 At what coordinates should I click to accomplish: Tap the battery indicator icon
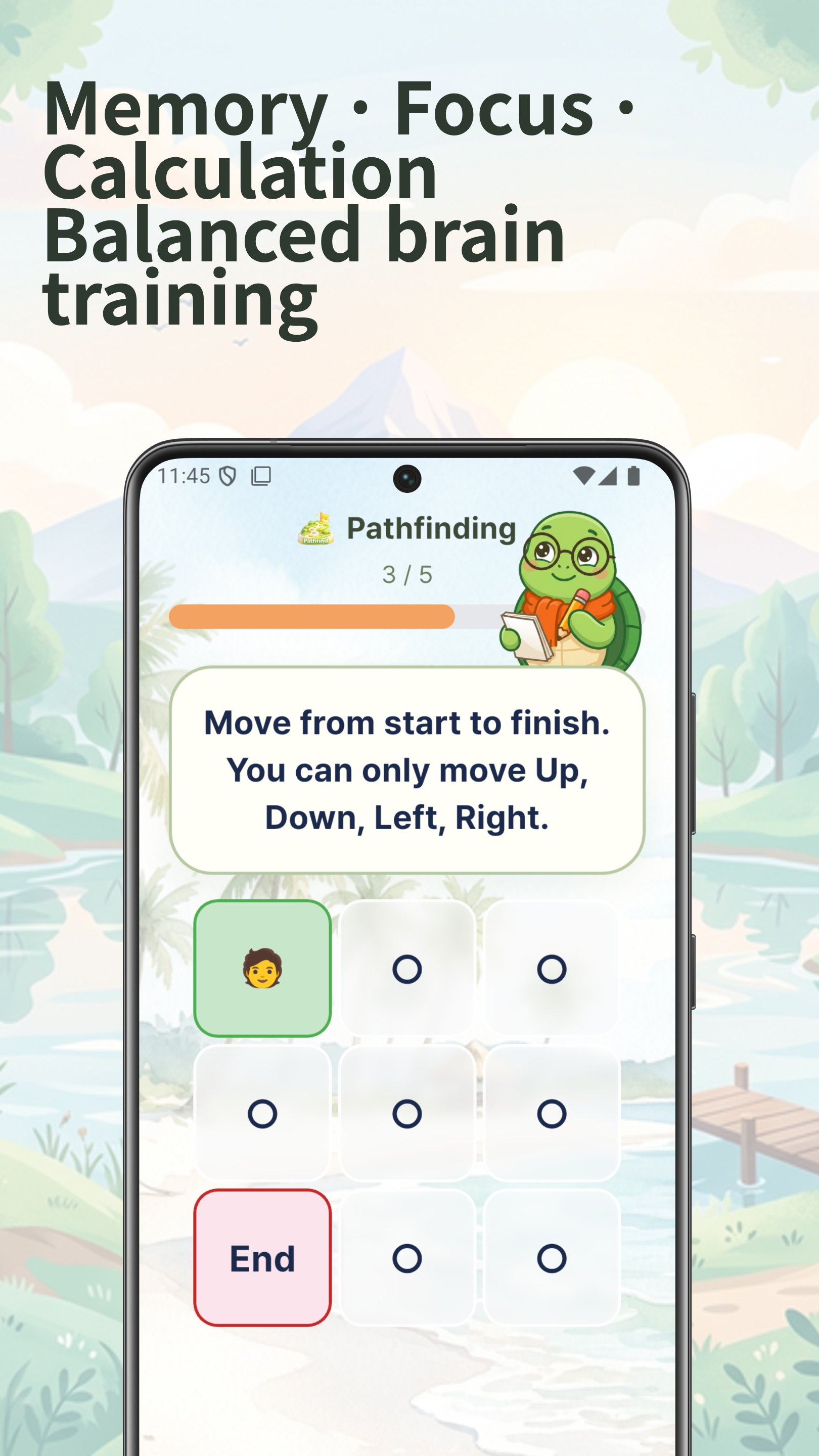[x=634, y=476]
